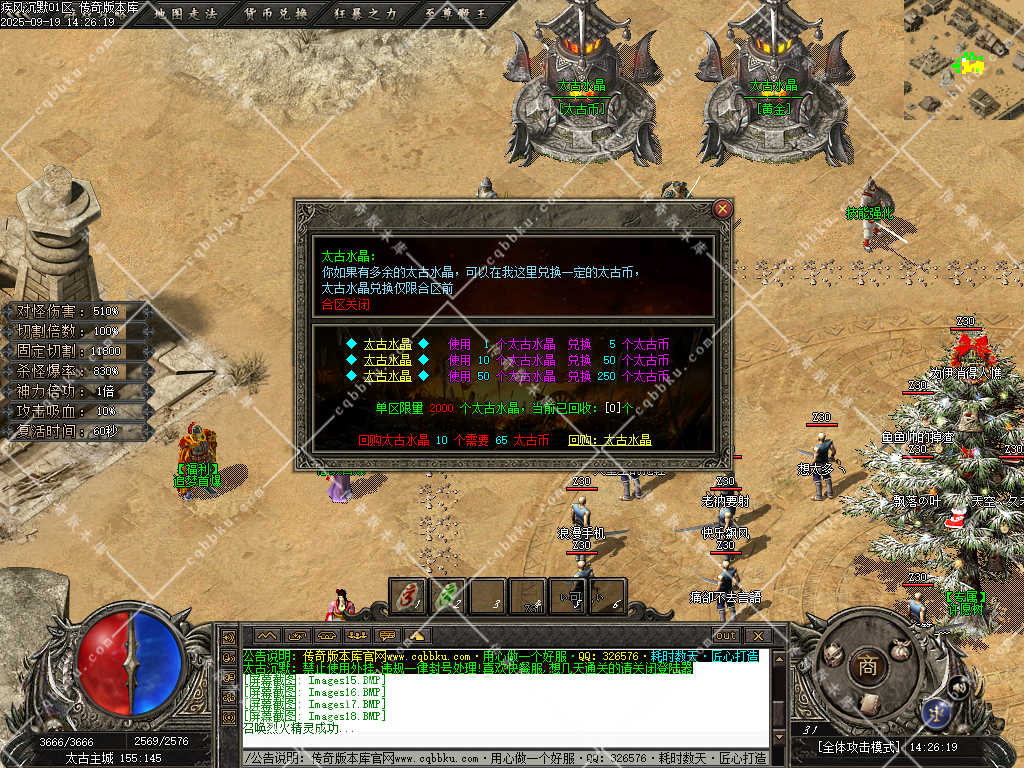The width and height of the screenshot is (1024, 768).
Task: Open the 狂暴之力 top menu
Action: pyautogui.click(x=366, y=14)
